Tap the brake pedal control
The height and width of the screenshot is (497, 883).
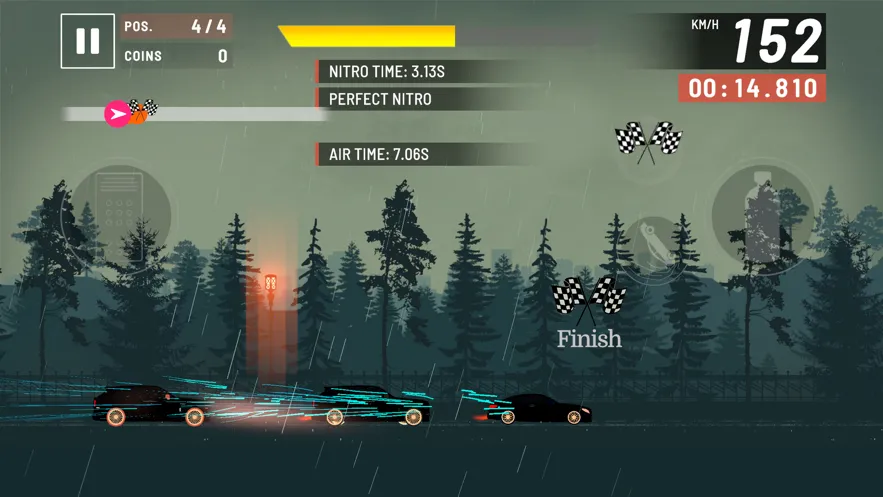pyautogui.click(x=118, y=215)
